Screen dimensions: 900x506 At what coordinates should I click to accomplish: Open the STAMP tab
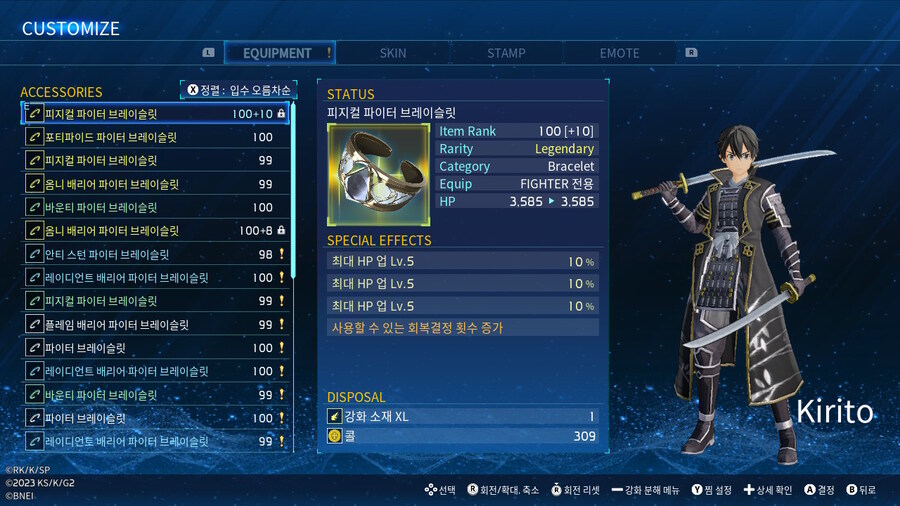point(506,53)
